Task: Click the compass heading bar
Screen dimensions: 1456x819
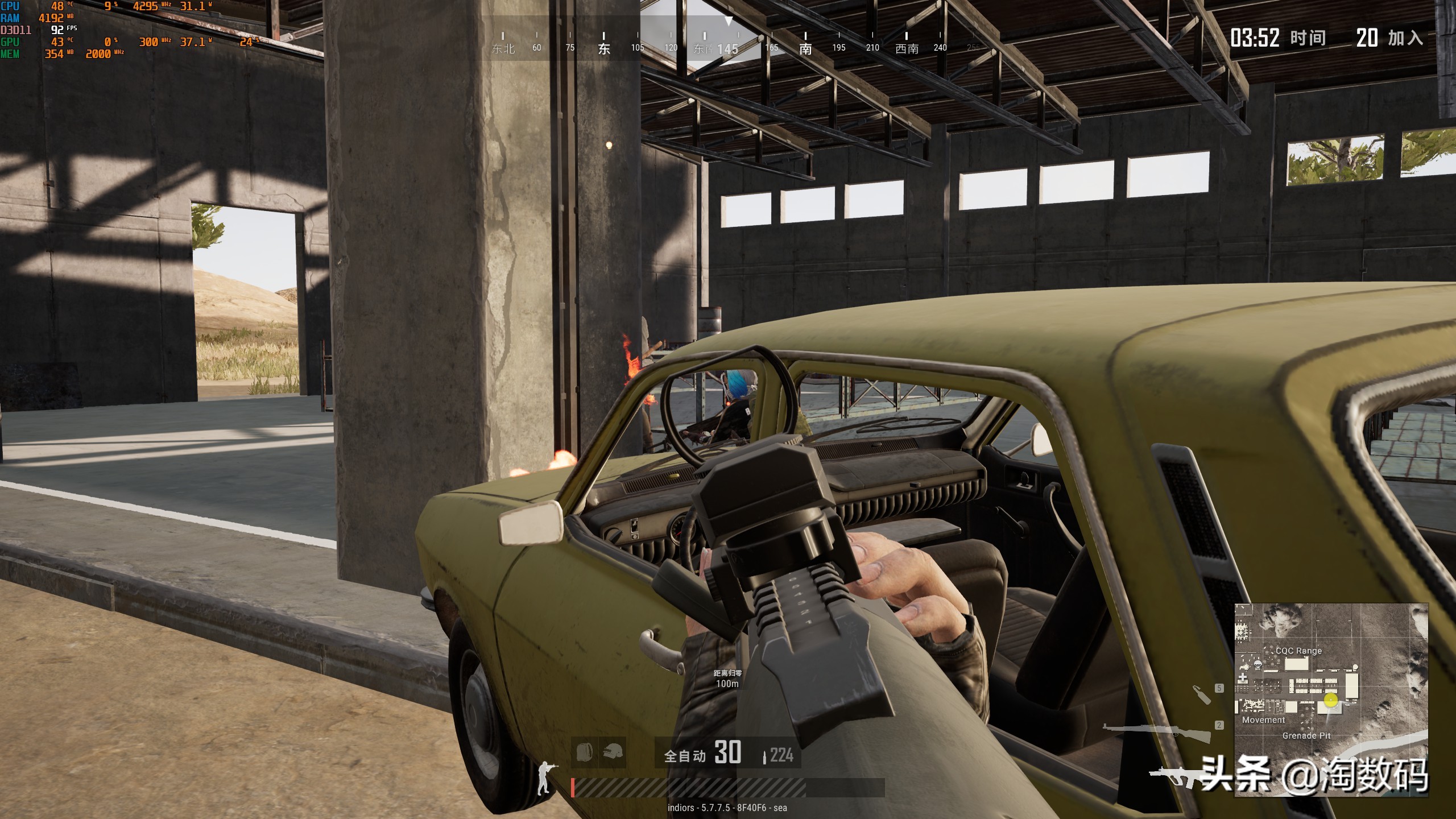Action: click(x=728, y=43)
